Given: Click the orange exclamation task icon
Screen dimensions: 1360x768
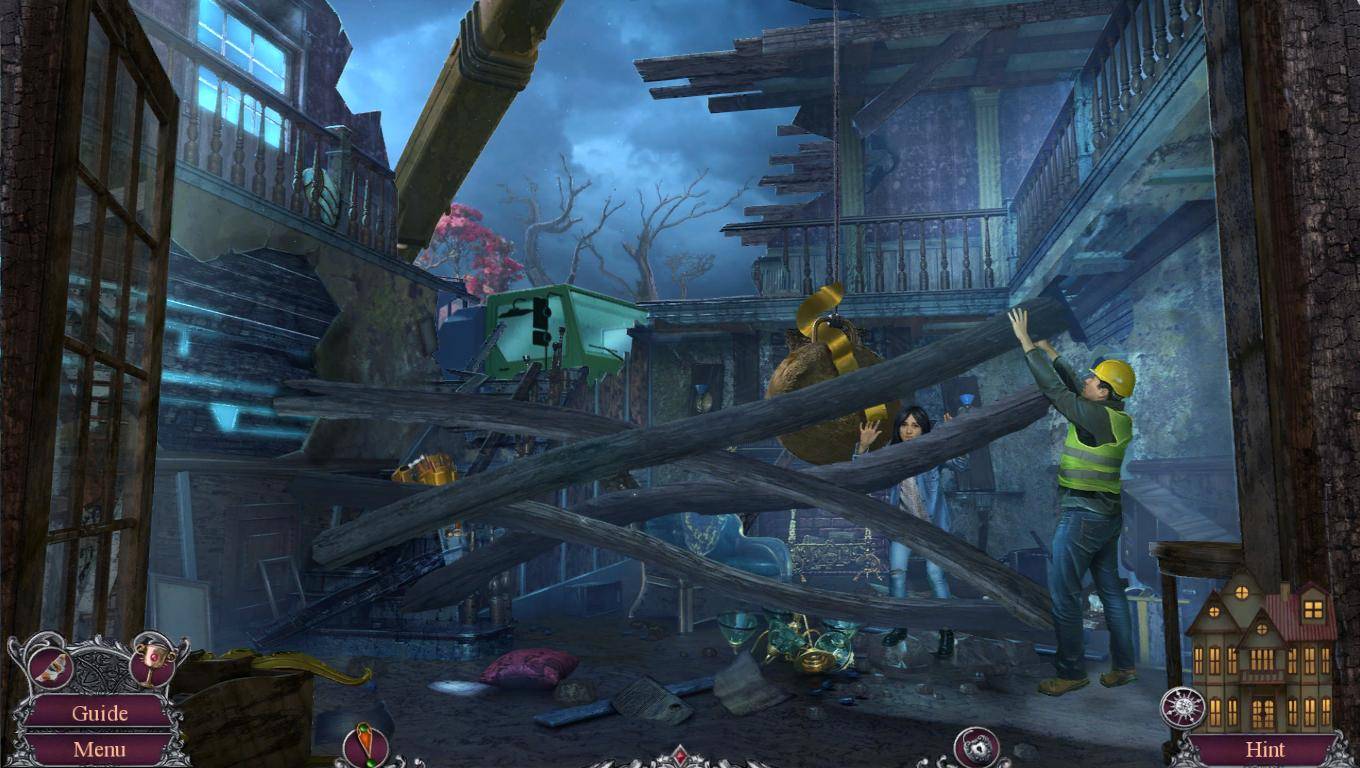Looking at the screenshot, I should [x=365, y=745].
